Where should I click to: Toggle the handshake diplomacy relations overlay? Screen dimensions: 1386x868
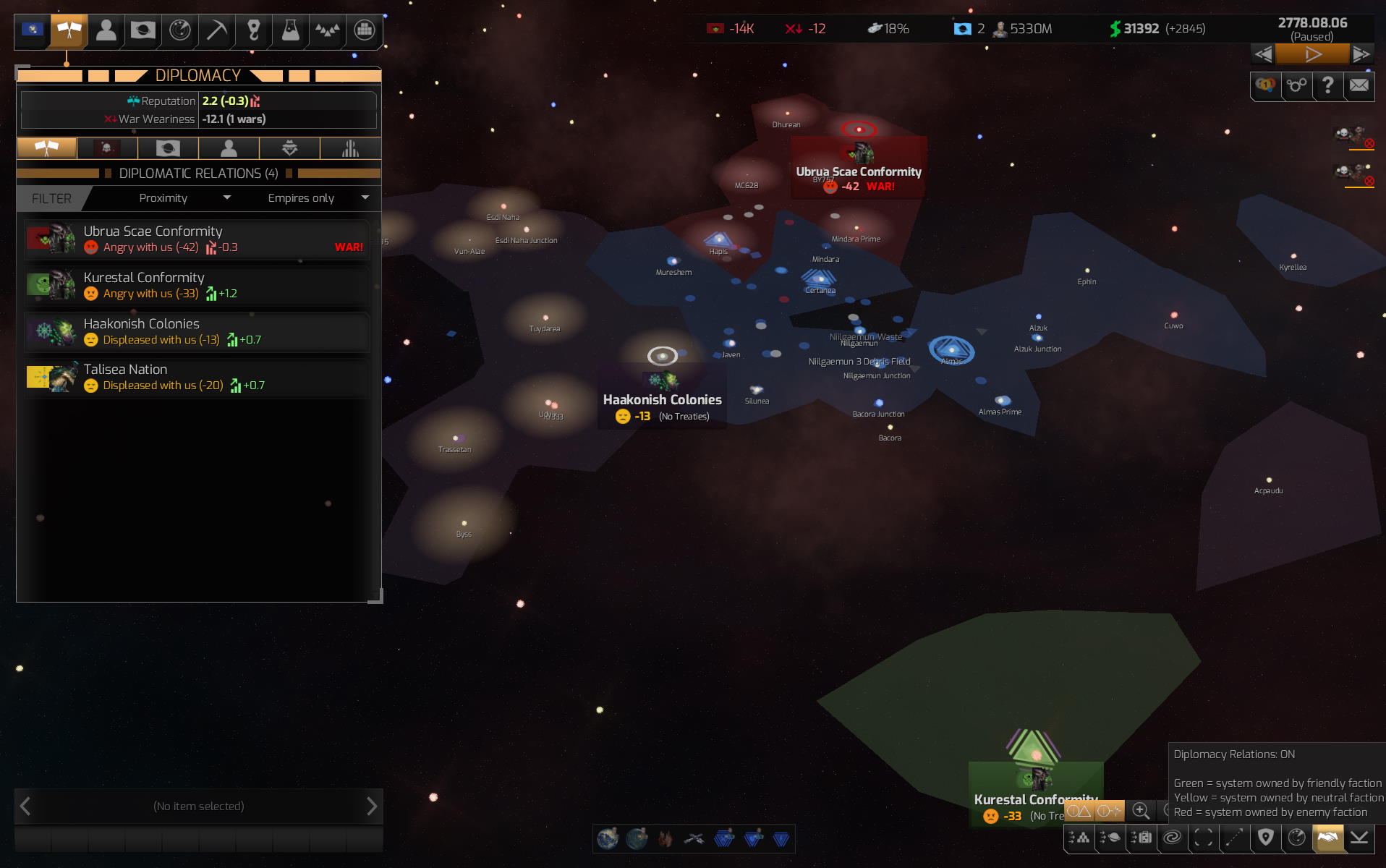(x=1327, y=838)
